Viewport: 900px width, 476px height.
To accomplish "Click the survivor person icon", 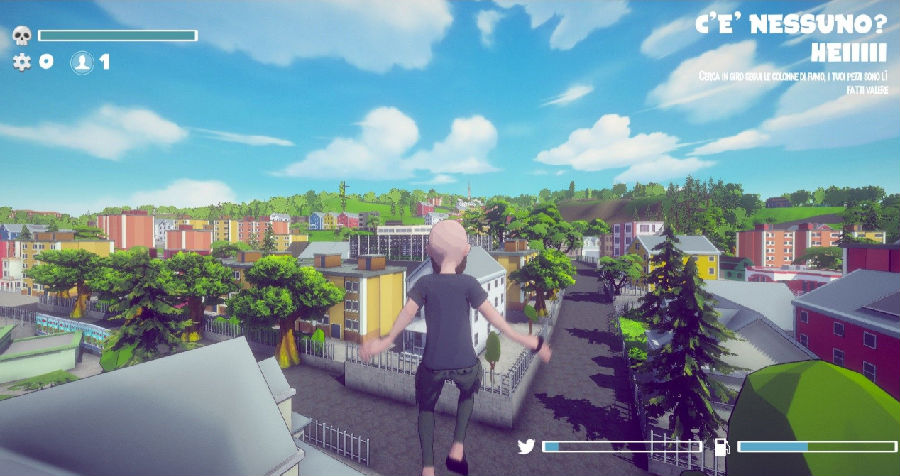I will pos(81,62).
